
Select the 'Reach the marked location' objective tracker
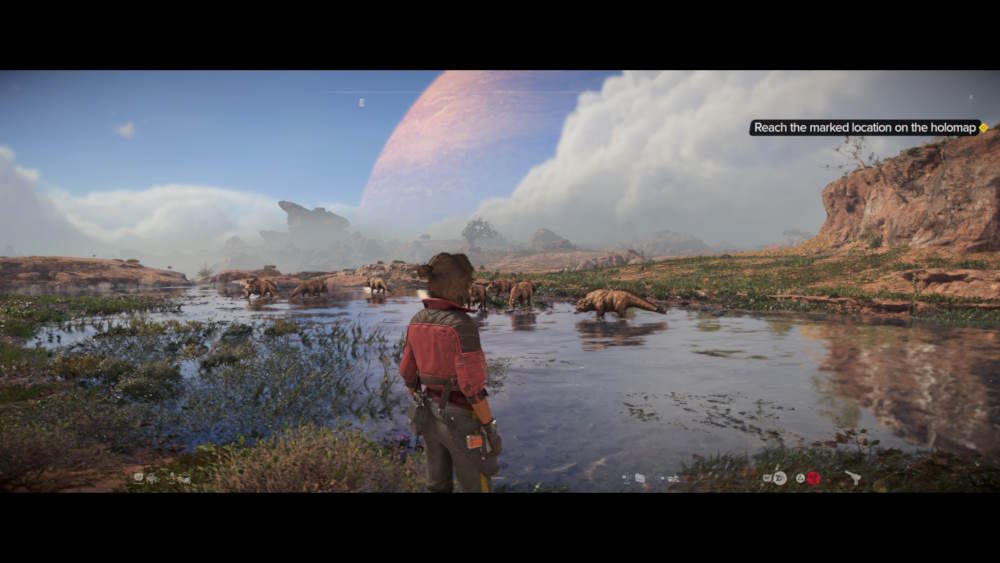(864, 128)
